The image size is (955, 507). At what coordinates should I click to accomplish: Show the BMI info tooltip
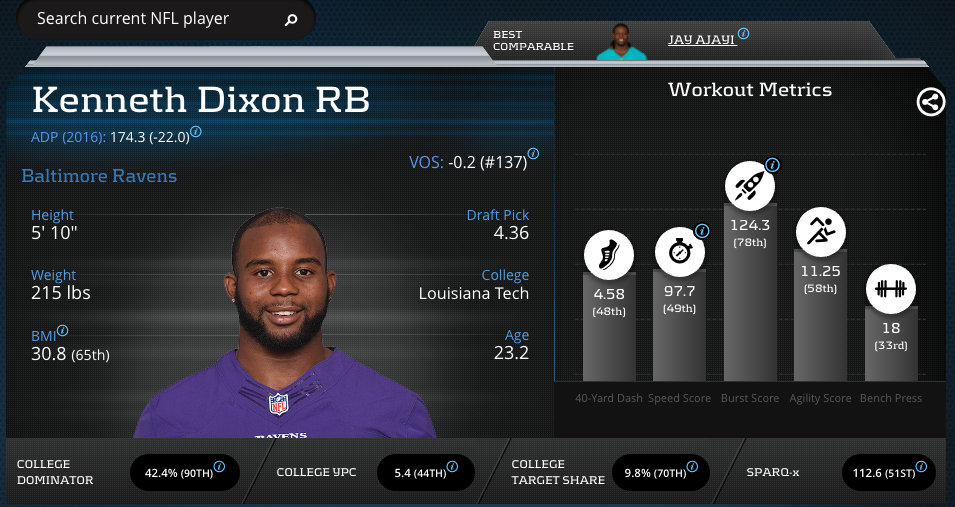[63, 330]
